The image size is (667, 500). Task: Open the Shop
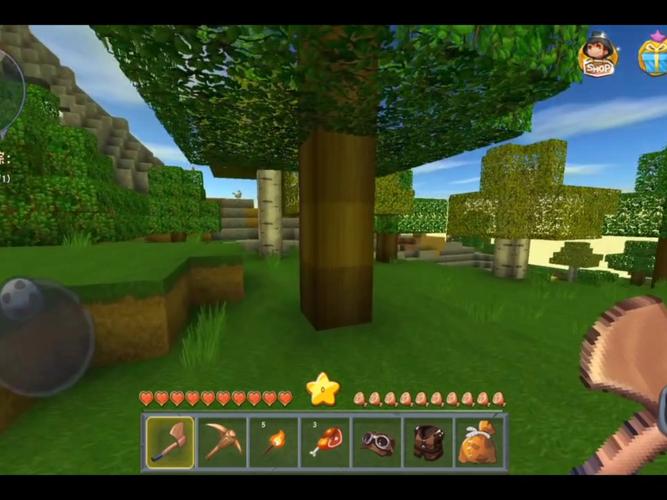598,55
